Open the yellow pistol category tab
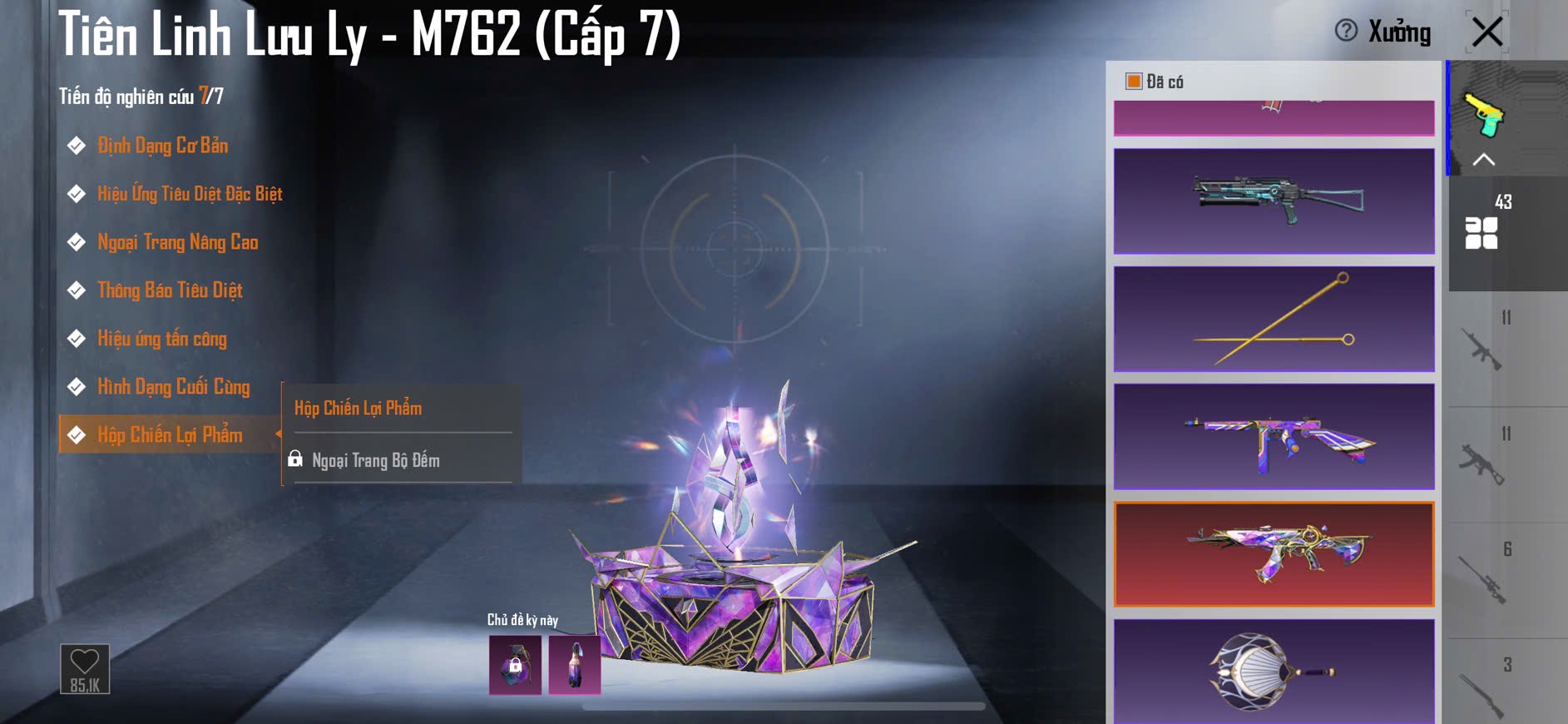Screen dimensions: 1568x724 (1486, 115)
